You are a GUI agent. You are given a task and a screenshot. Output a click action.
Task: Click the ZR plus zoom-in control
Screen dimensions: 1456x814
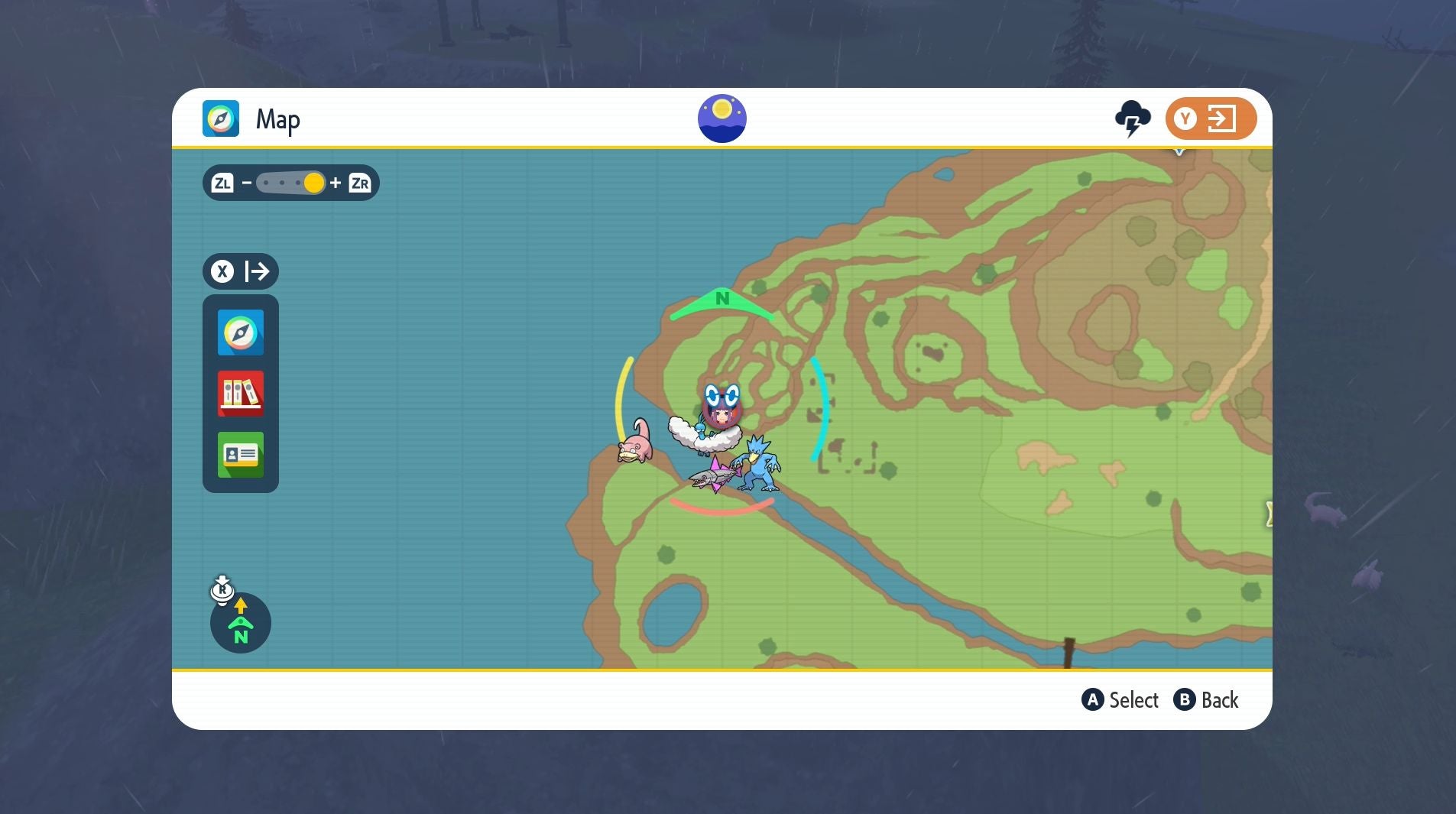point(362,182)
